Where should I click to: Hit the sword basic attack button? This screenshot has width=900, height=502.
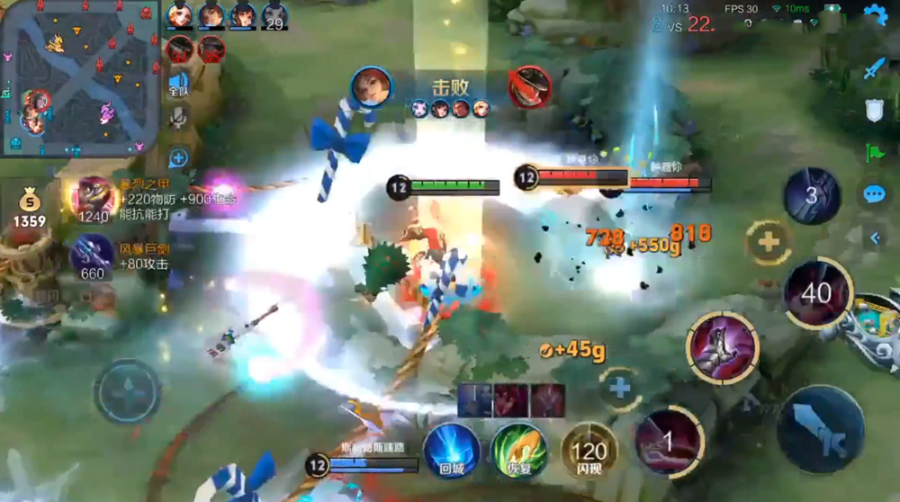click(820, 429)
